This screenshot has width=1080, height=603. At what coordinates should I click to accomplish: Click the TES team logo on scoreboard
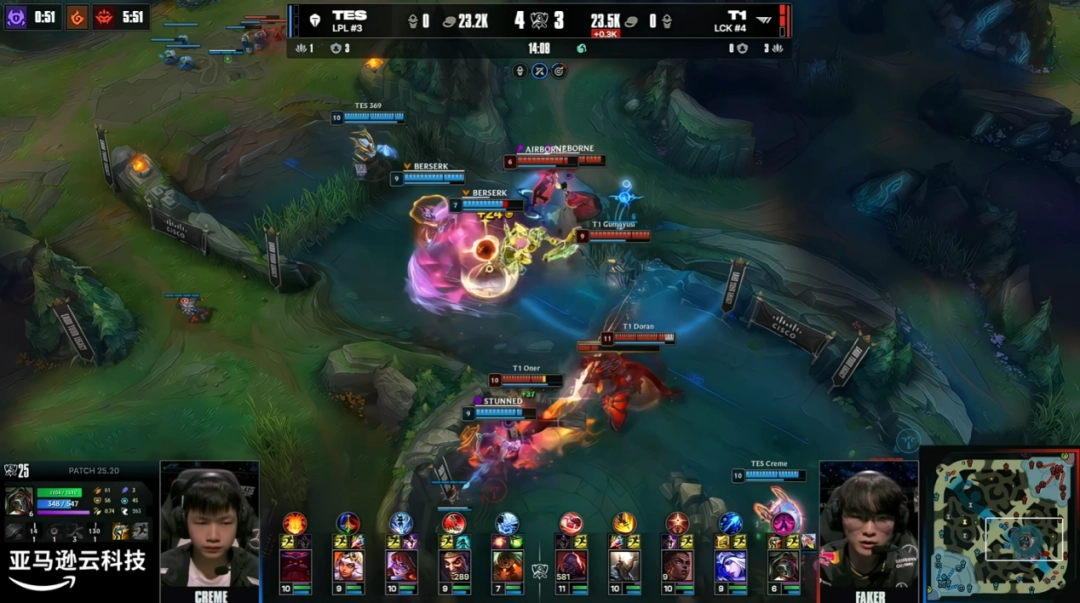pos(312,19)
